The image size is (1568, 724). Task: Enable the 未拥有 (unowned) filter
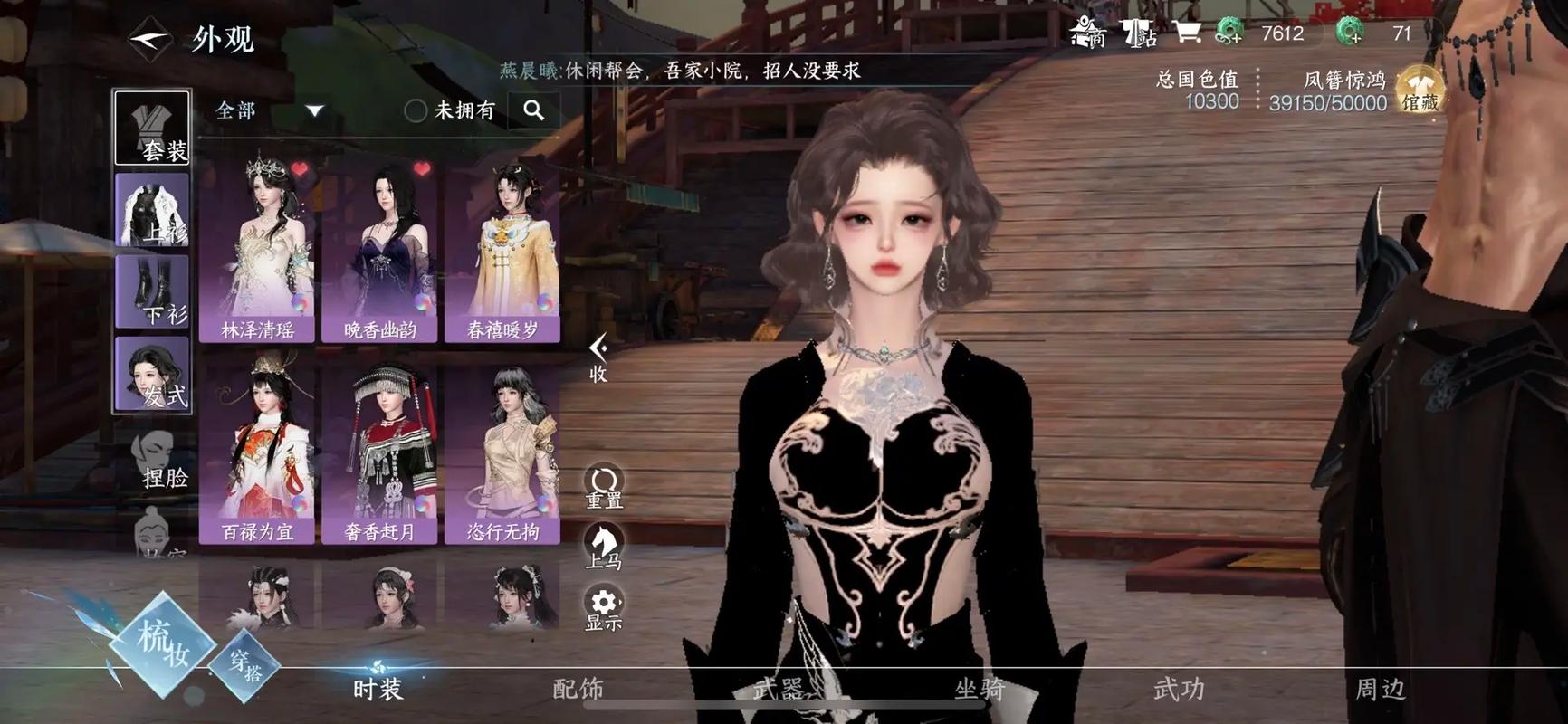(x=417, y=110)
